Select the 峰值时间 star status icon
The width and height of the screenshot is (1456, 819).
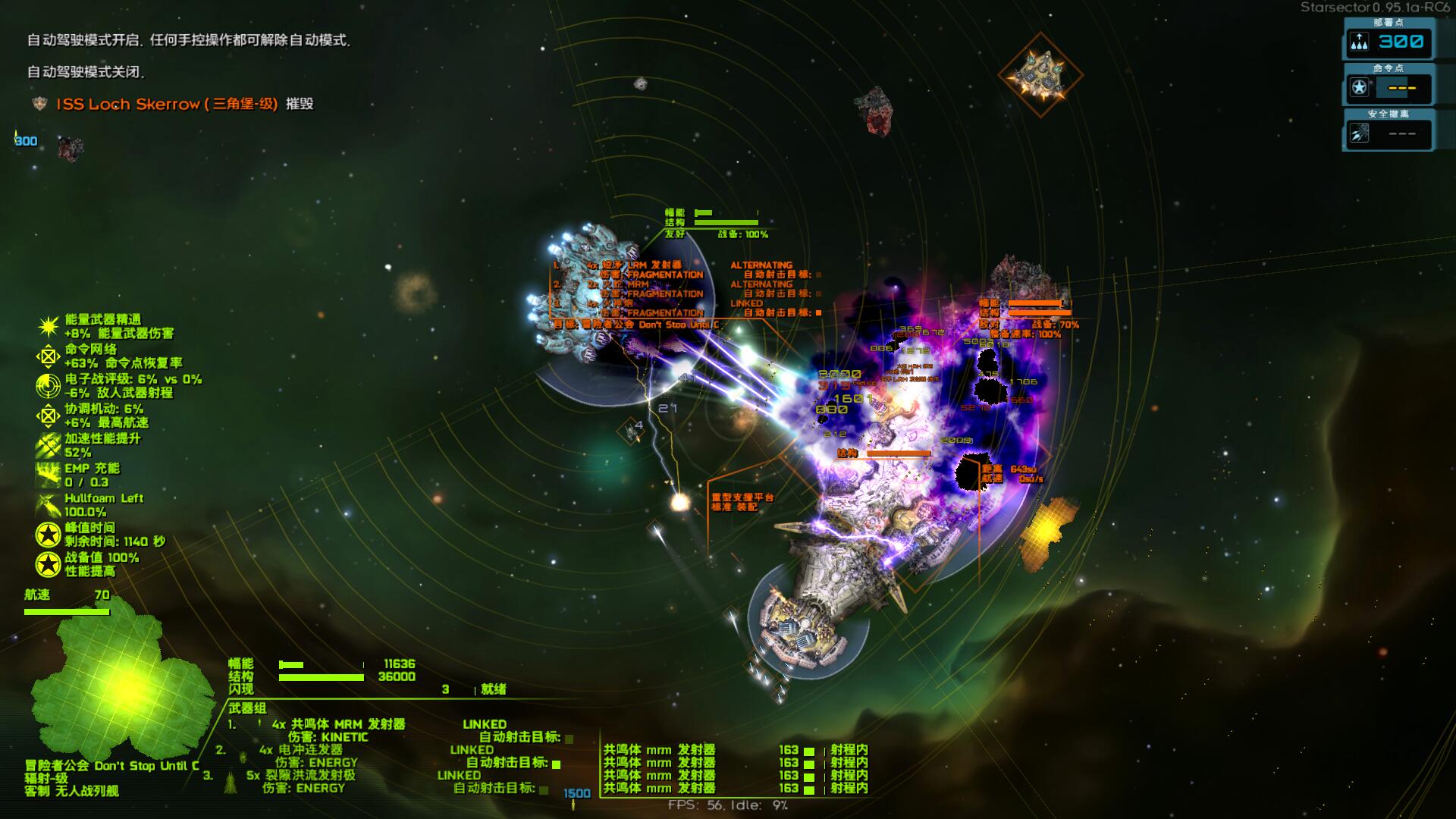[49, 535]
